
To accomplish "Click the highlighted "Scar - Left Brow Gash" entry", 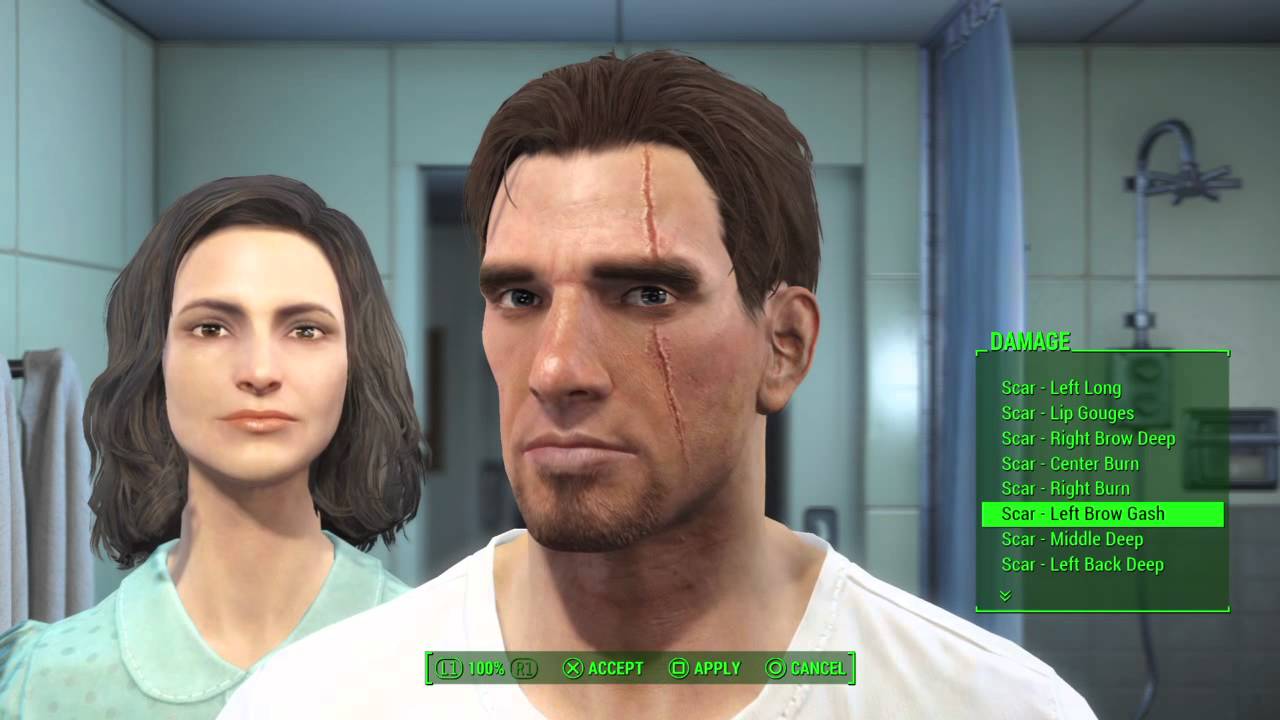I will coord(1083,513).
